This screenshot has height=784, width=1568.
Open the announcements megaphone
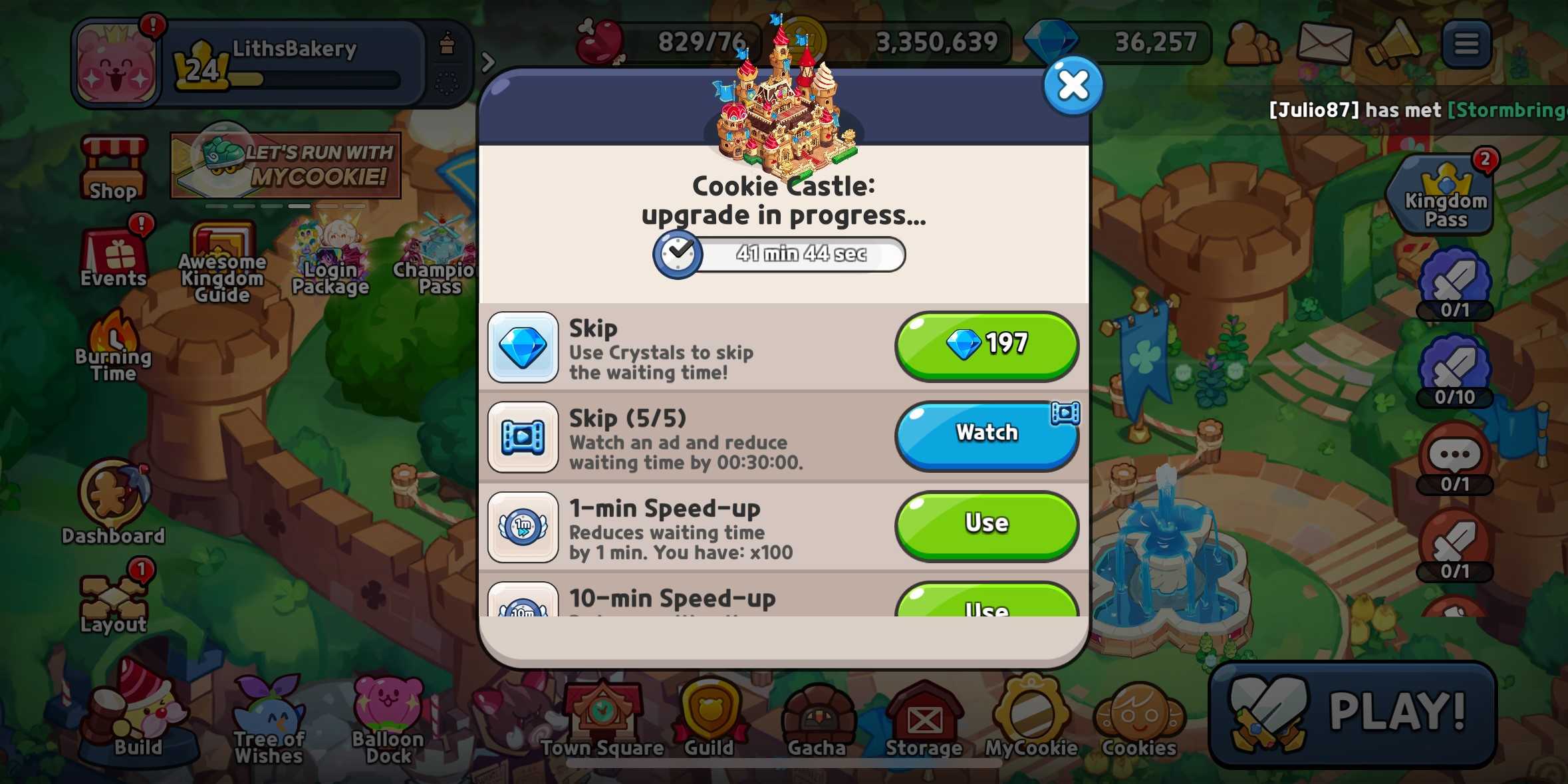click(x=1396, y=43)
